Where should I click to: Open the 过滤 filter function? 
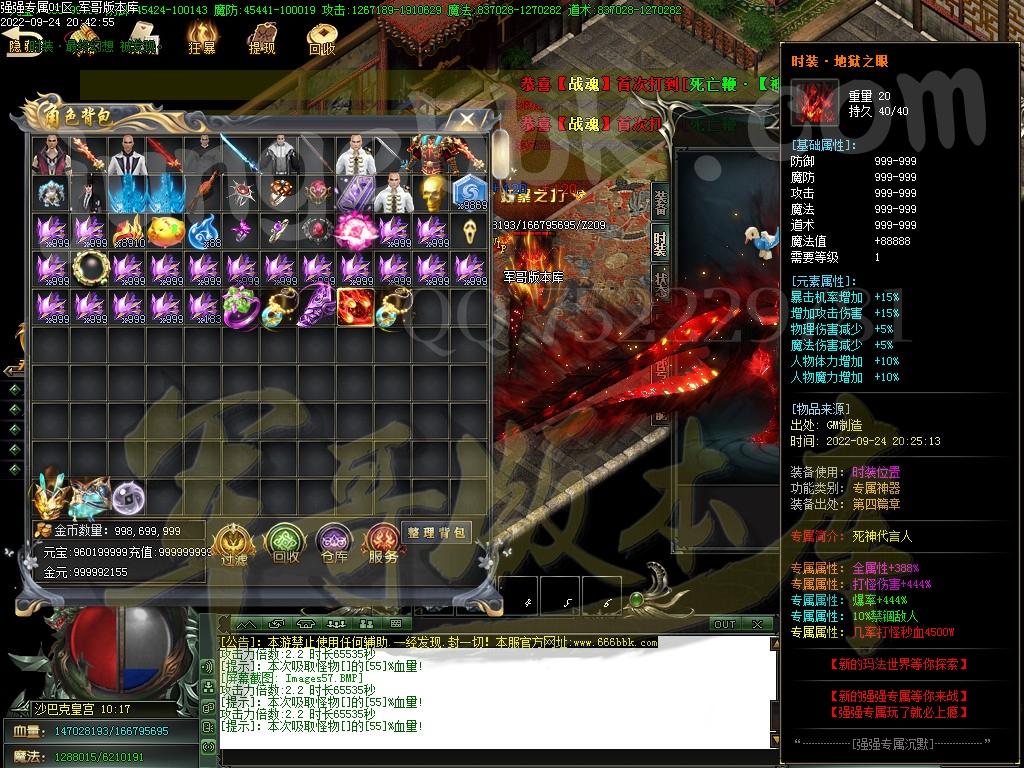[233, 544]
